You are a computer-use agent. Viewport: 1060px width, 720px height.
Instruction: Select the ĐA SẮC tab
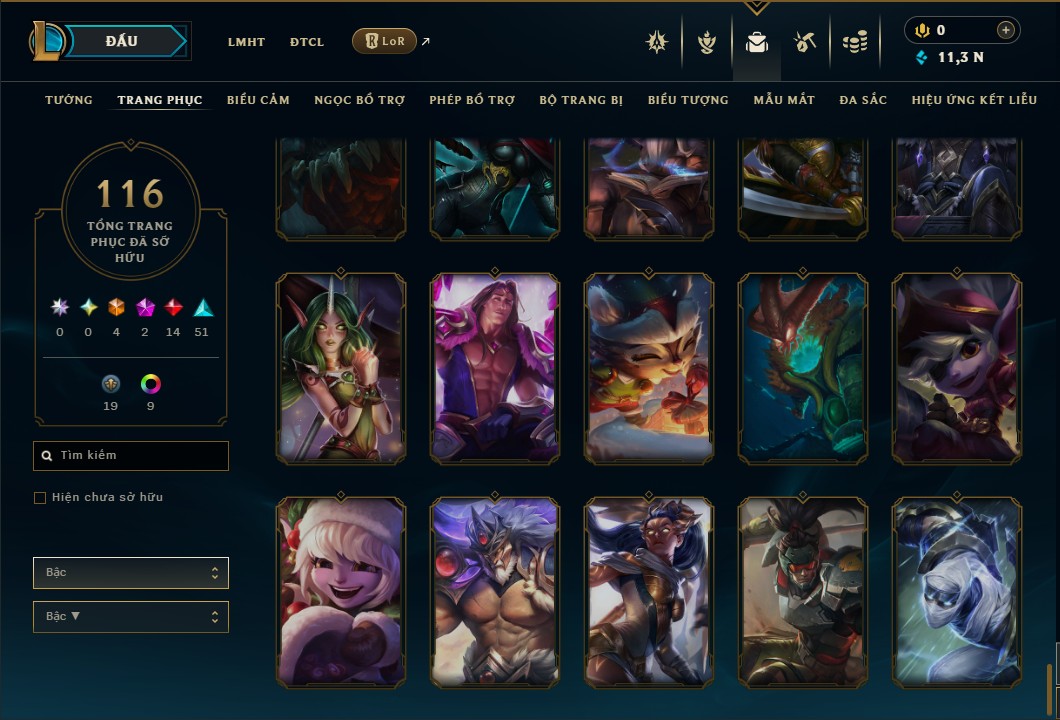863,100
